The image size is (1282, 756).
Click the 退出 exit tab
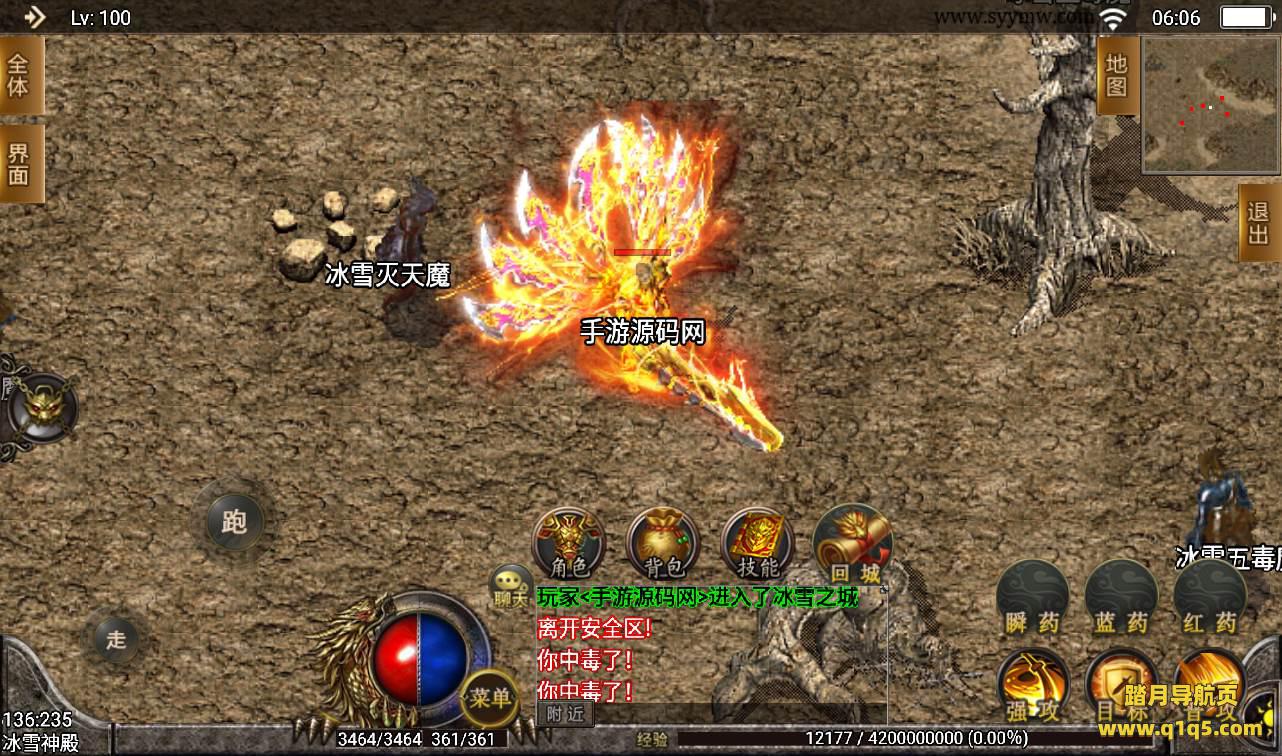(x=1258, y=223)
